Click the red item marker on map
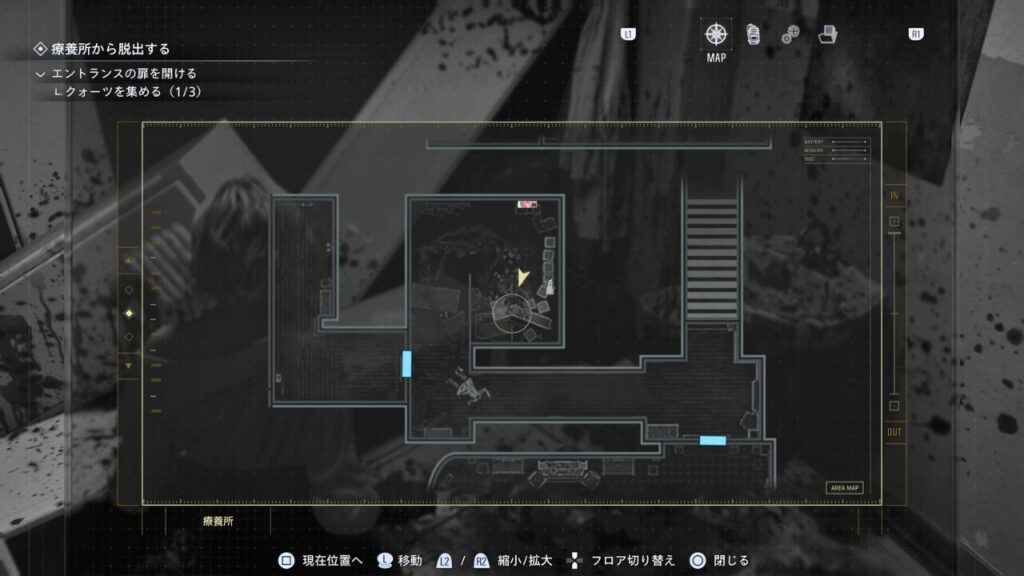 point(527,205)
